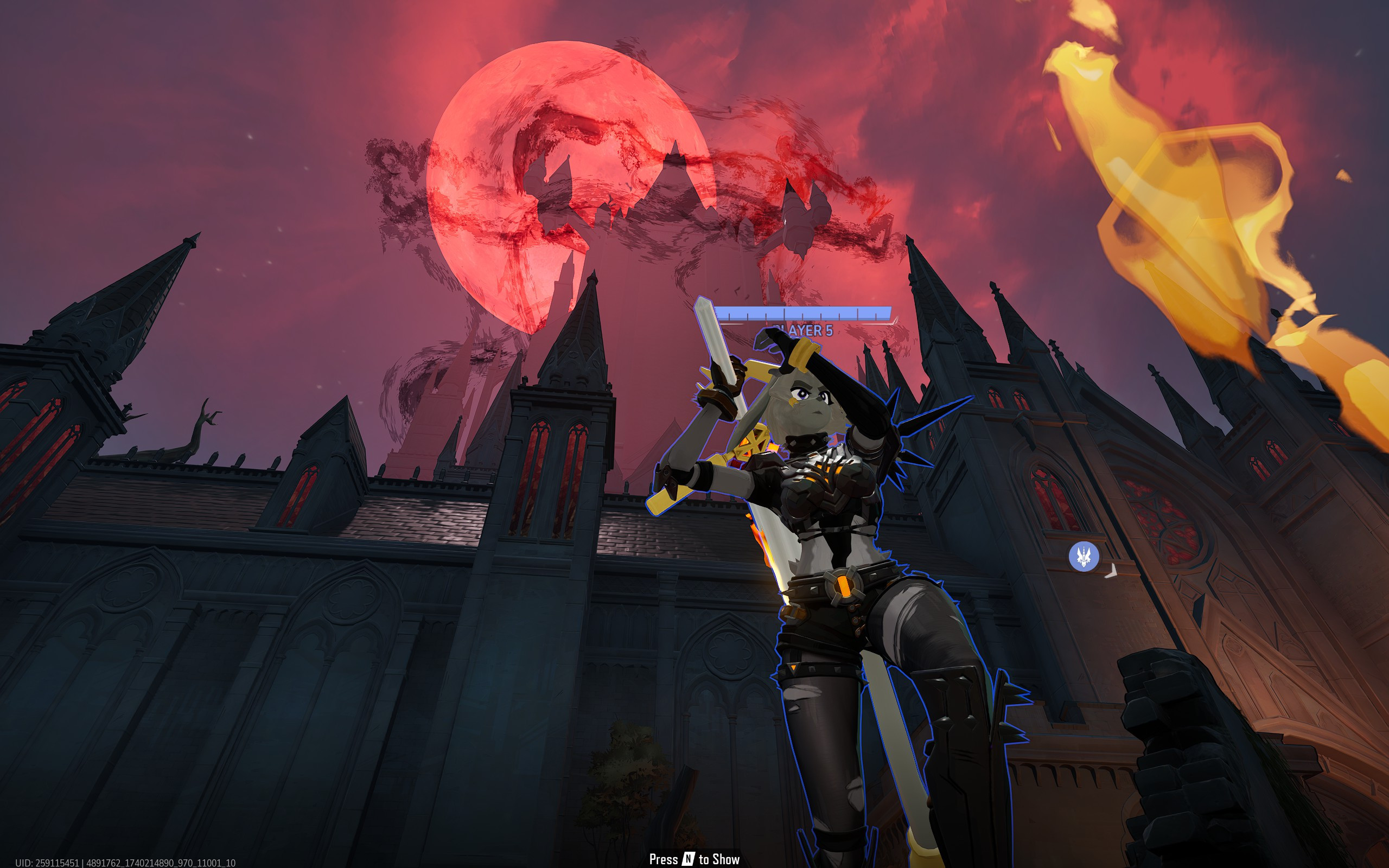Viewport: 1389px width, 868px height.
Task: Click the castle silhouette inside the moon
Action: (632, 201)
